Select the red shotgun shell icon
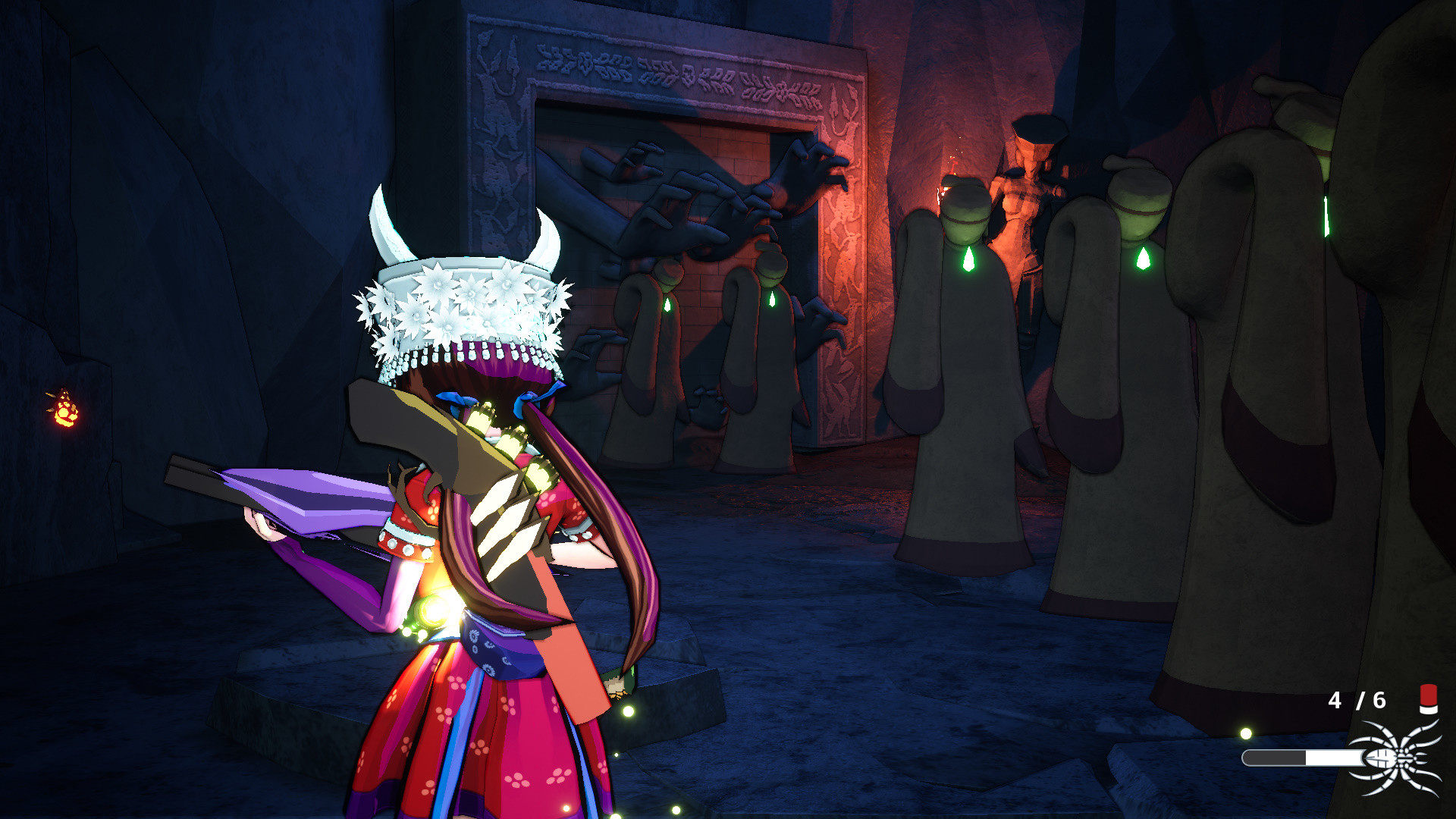1456x819 pixels. pos(1428,698)
